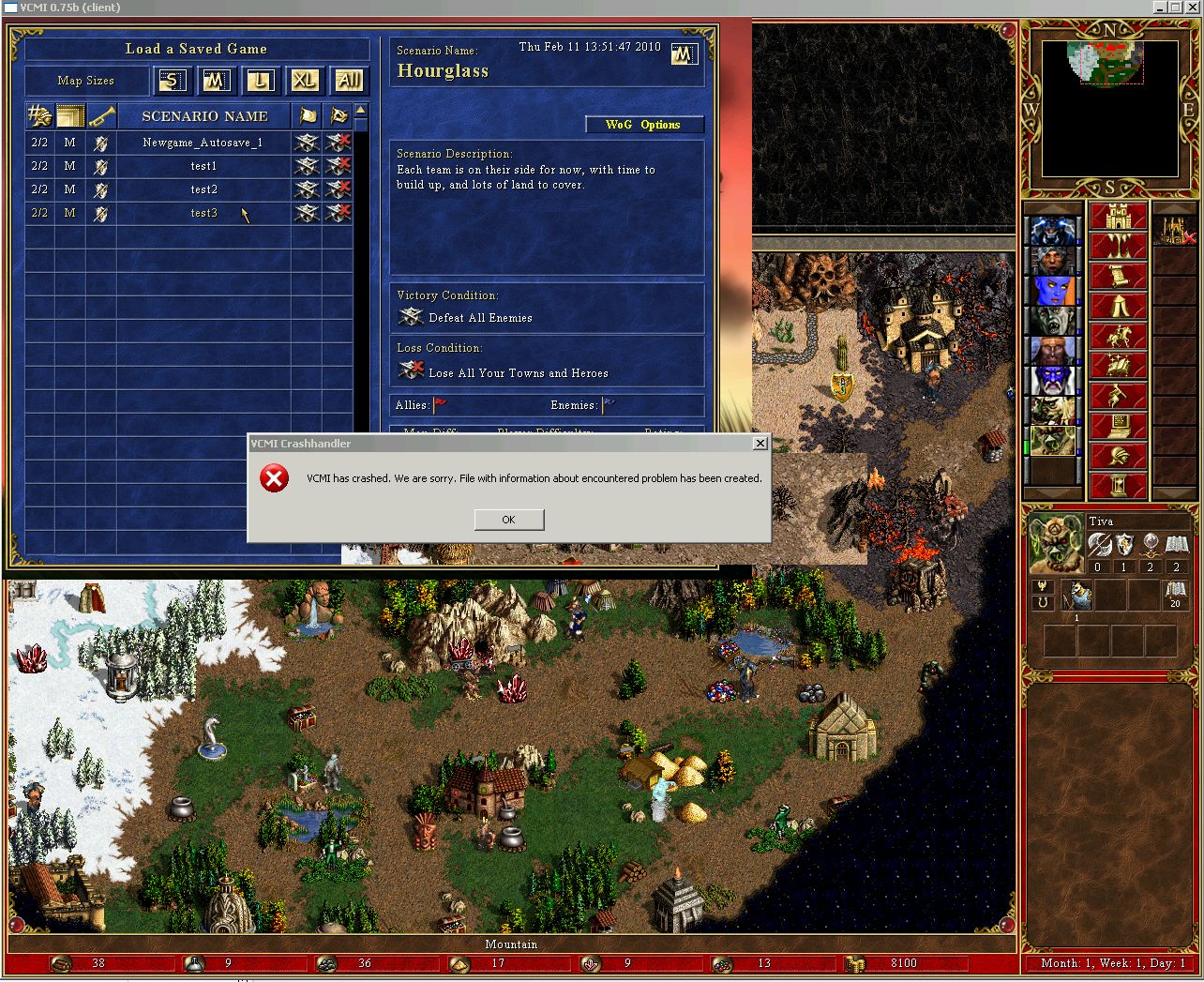
Task: Close the VCMI Crashhandler dialog
Action: [x=760, y=444]
